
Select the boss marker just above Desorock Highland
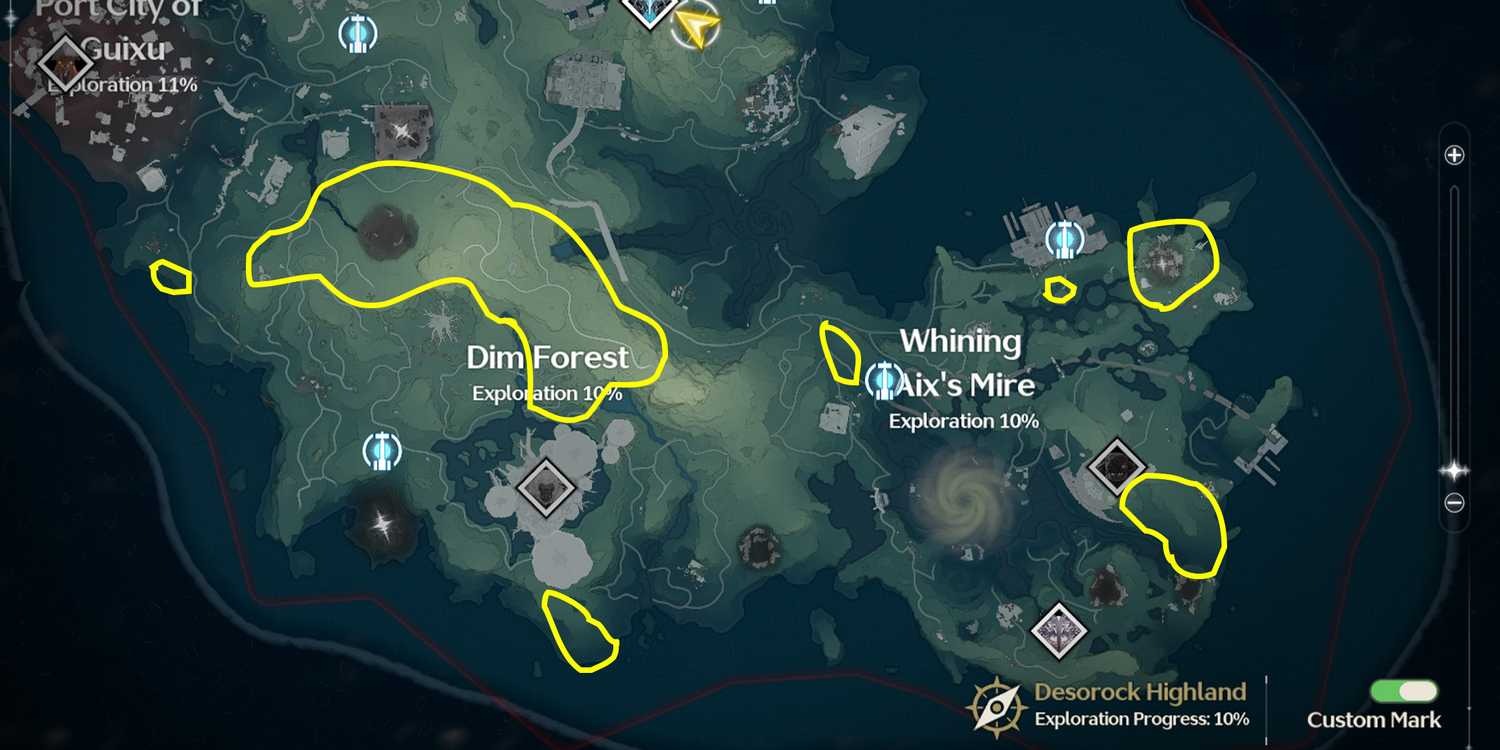1060,629
